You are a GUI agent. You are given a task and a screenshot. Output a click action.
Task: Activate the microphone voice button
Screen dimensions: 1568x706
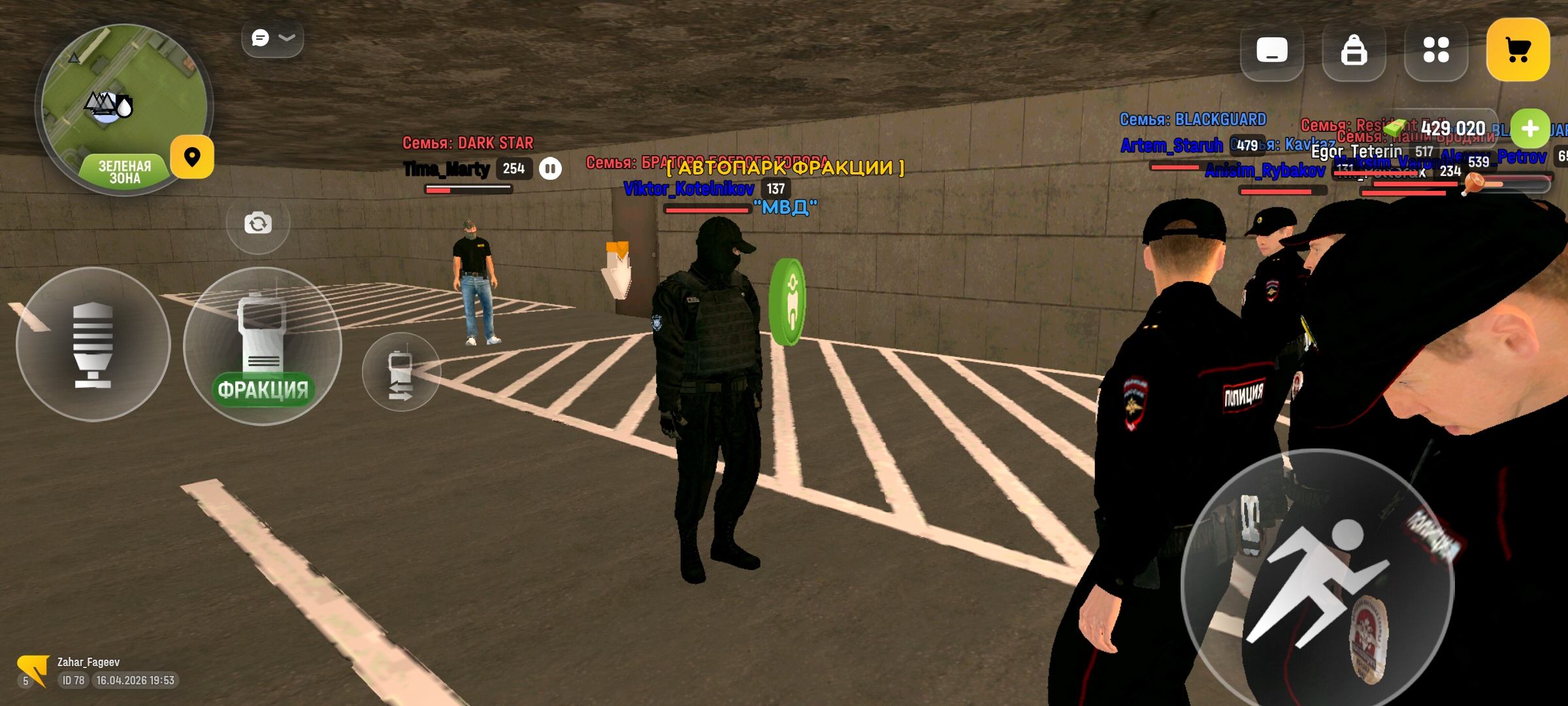pyautogui.click(x=93, y=345)
